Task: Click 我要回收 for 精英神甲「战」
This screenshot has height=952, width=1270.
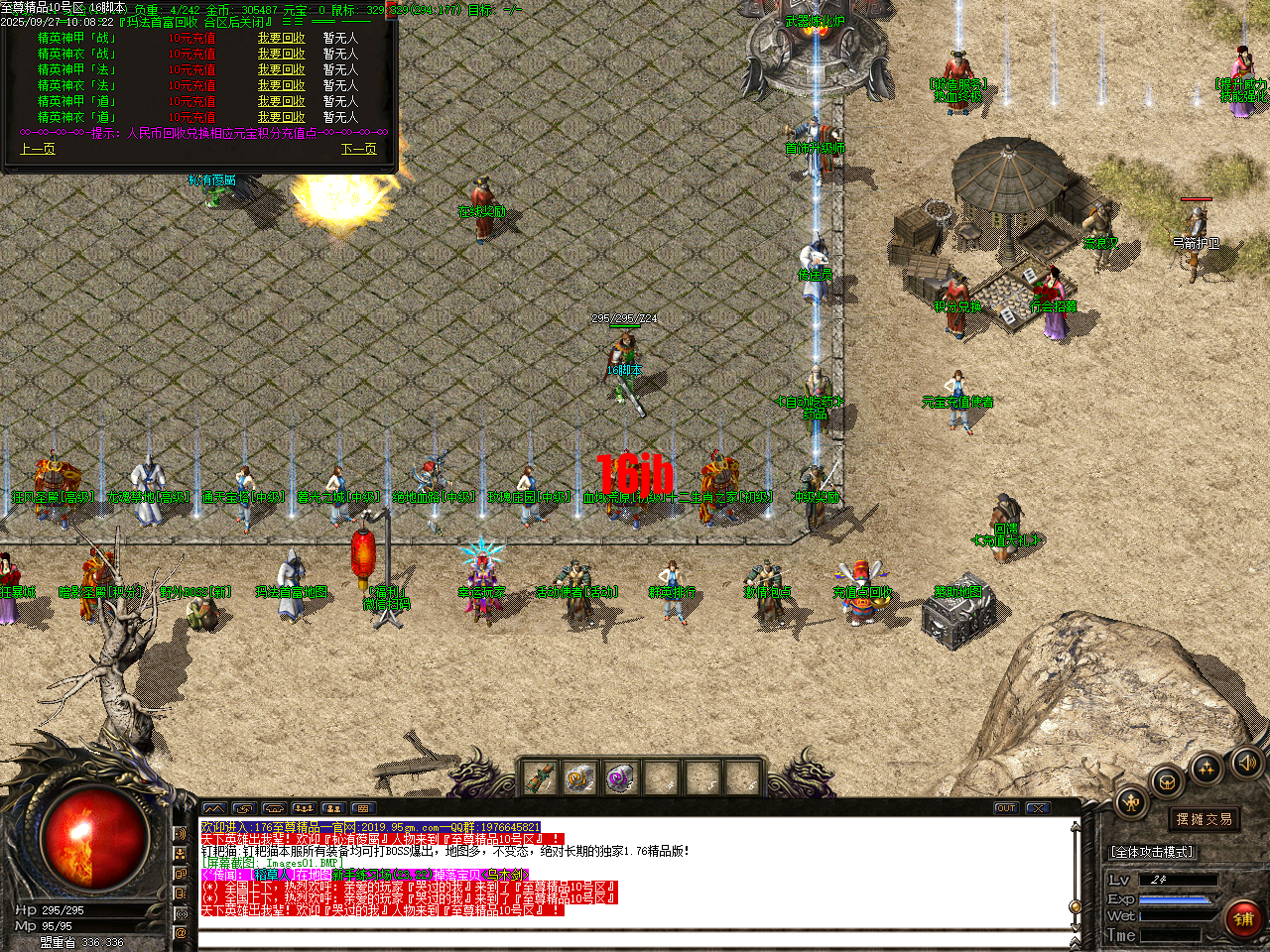Action: (x=281, y=38)
